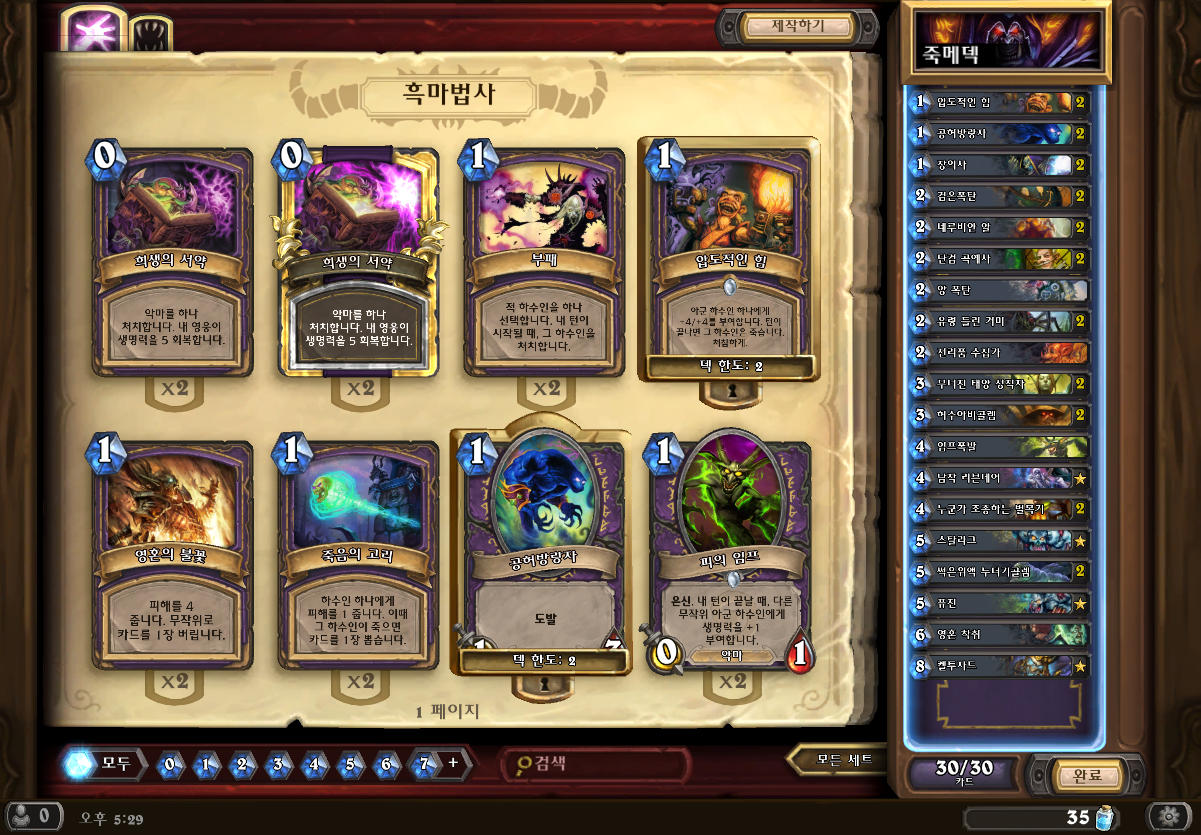The image size is (1201, 835).
Task: Add the 죽음의 고리 card
Action: [x=358, y=550]
